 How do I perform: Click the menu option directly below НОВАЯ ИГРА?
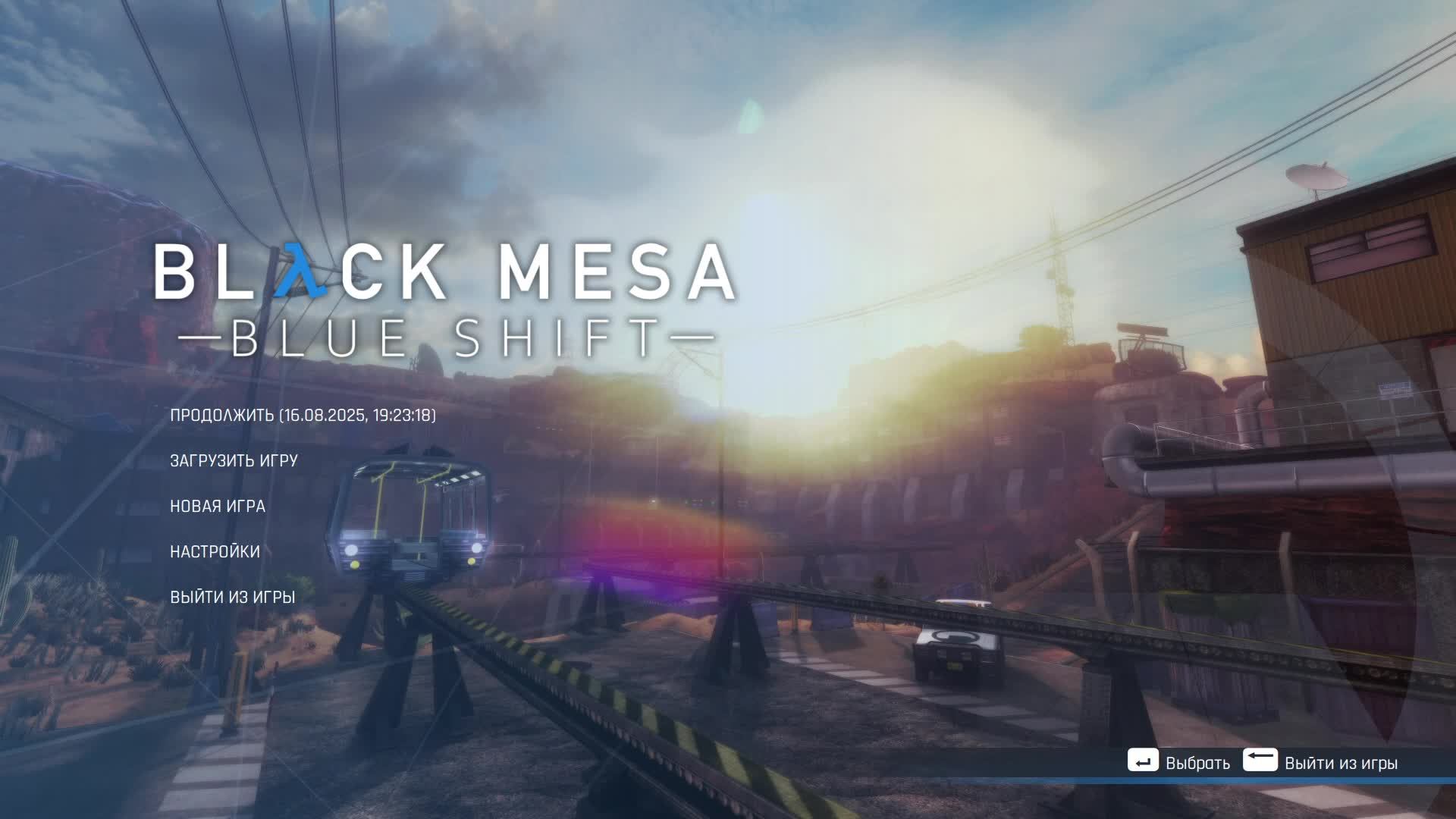point(215,551)
